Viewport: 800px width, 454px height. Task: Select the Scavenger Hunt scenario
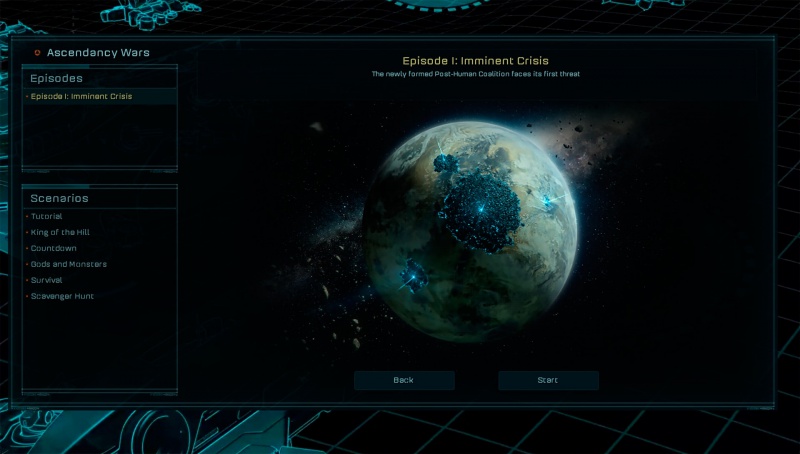[62, 296]
